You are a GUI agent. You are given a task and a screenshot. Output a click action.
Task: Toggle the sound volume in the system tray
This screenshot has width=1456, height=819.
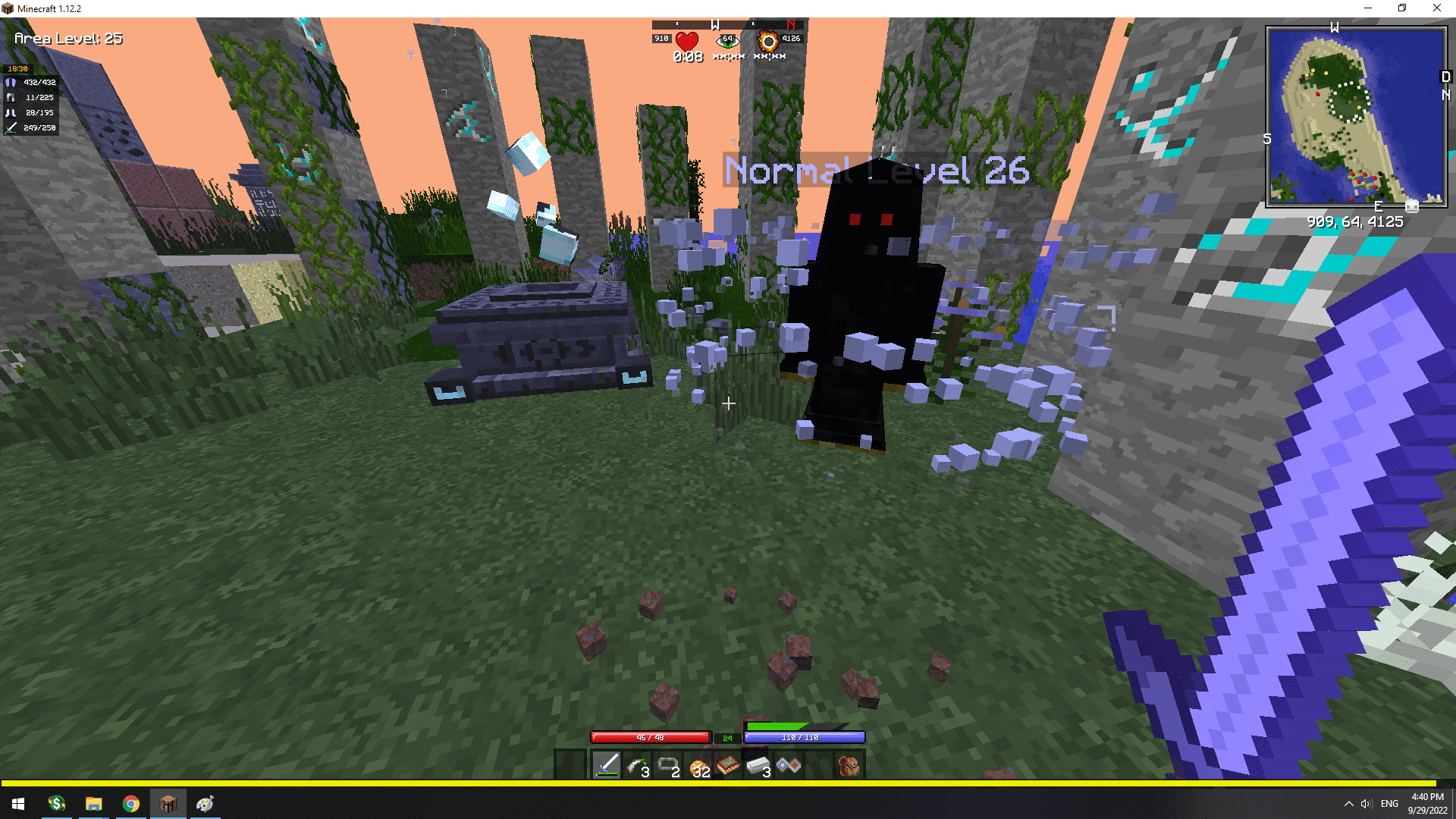point(1367,803)
